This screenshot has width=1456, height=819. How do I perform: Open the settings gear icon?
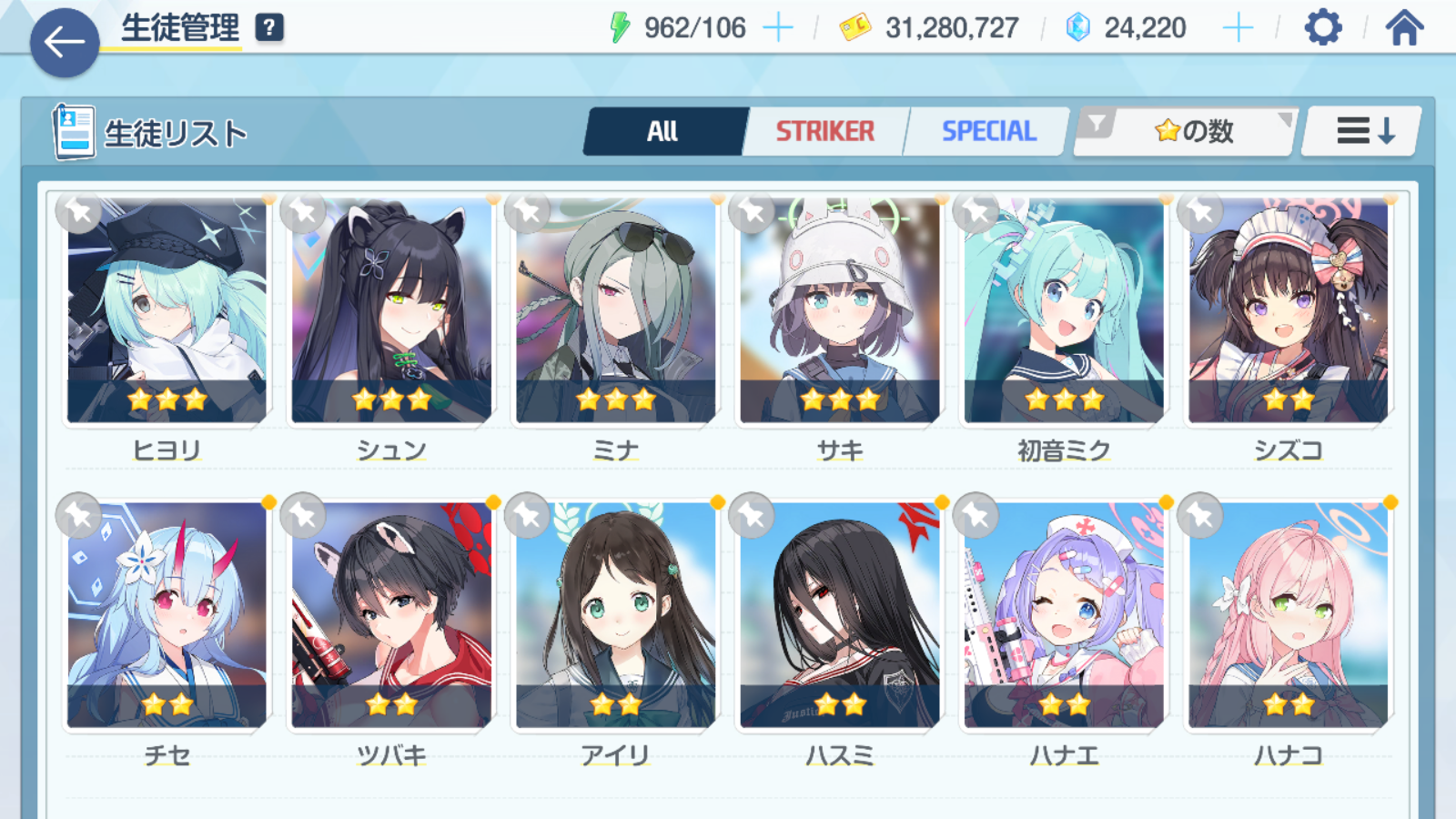point(1322,28)
